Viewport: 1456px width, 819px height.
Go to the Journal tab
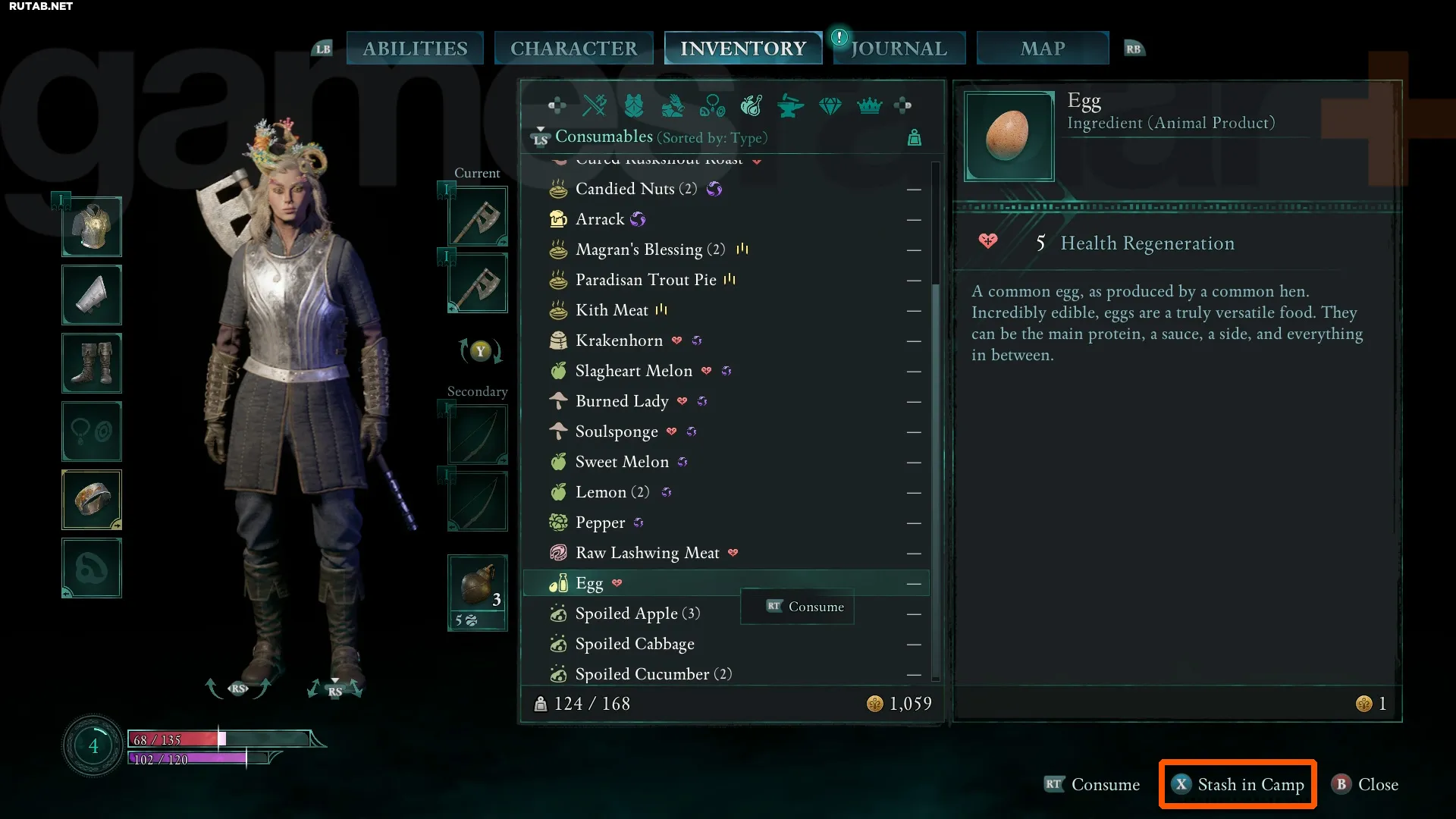click(899, 49)
